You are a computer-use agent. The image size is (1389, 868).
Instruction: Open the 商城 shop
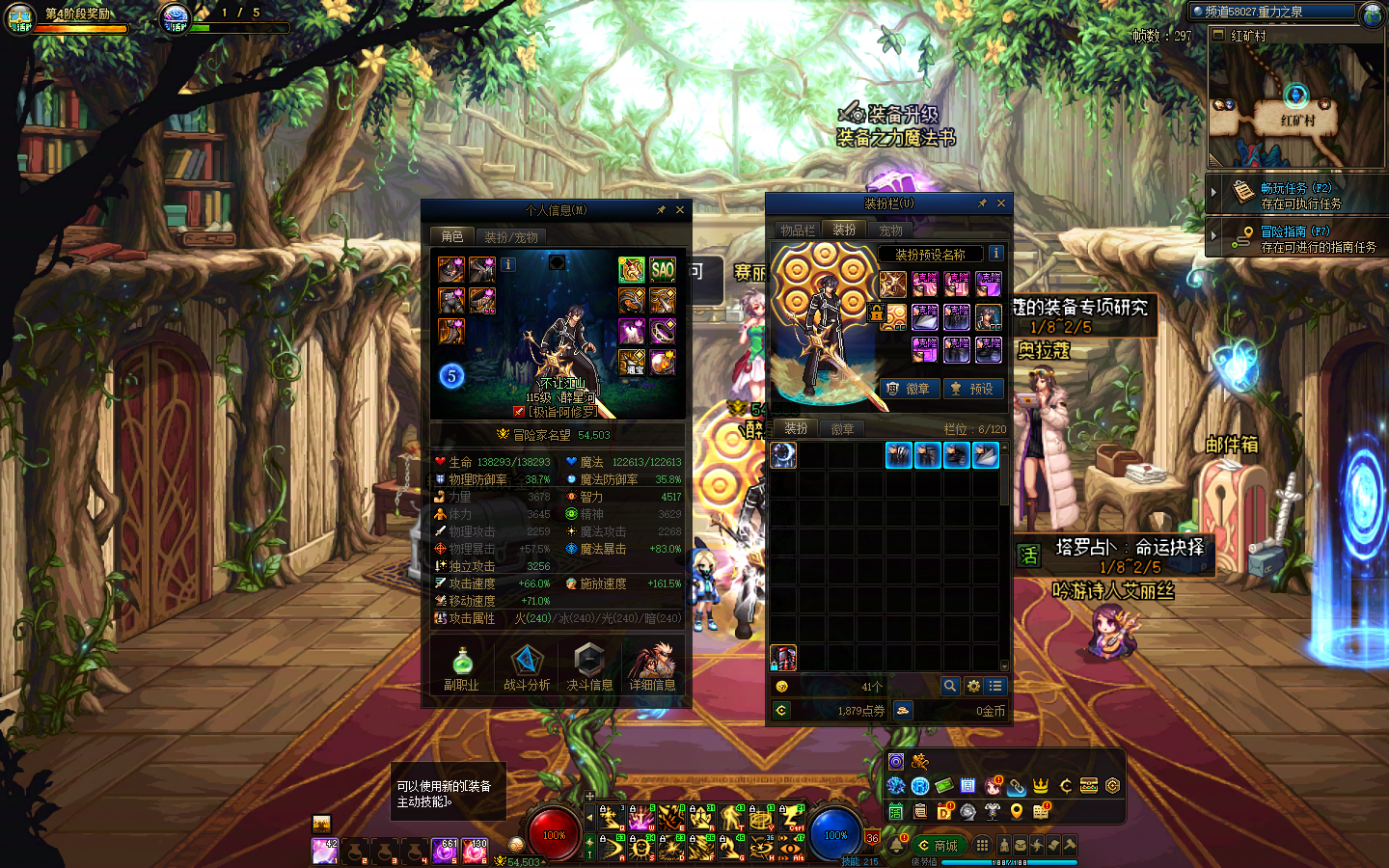(939, 846)
